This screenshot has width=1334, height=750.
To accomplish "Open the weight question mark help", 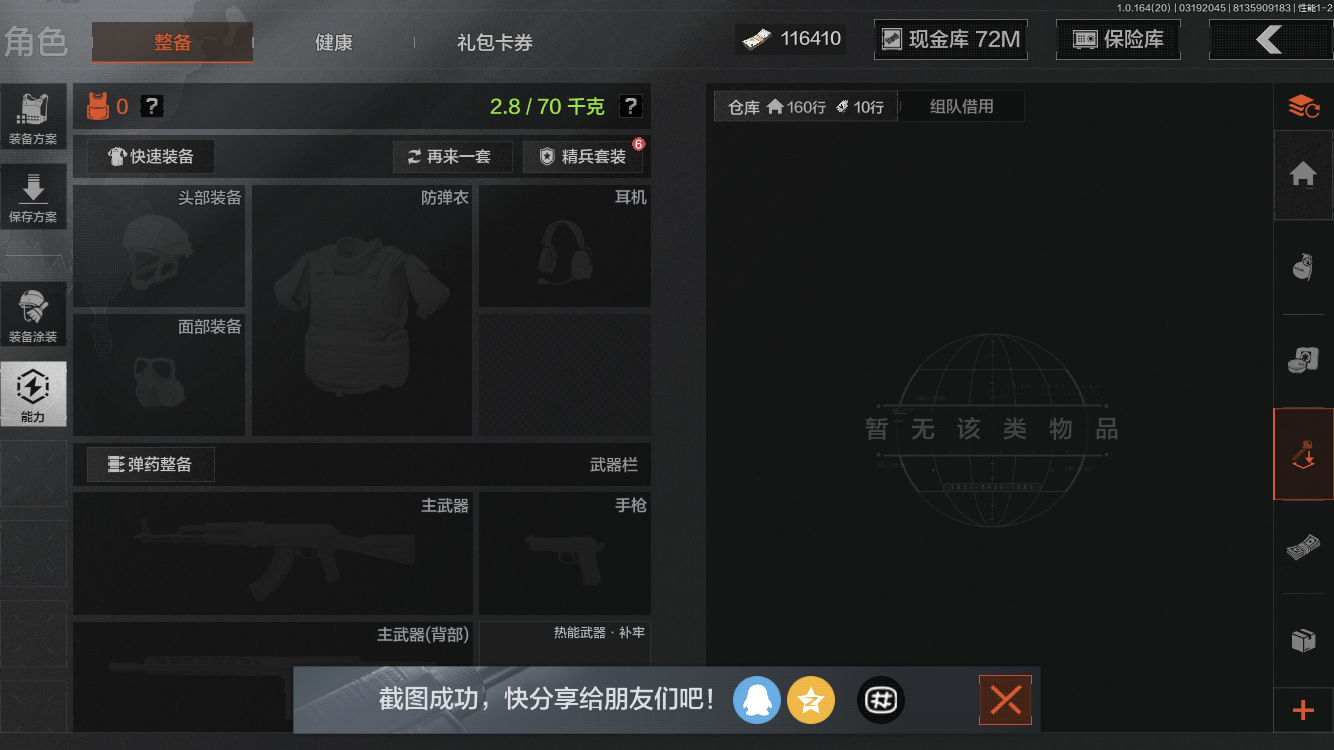I will [633, 105].
